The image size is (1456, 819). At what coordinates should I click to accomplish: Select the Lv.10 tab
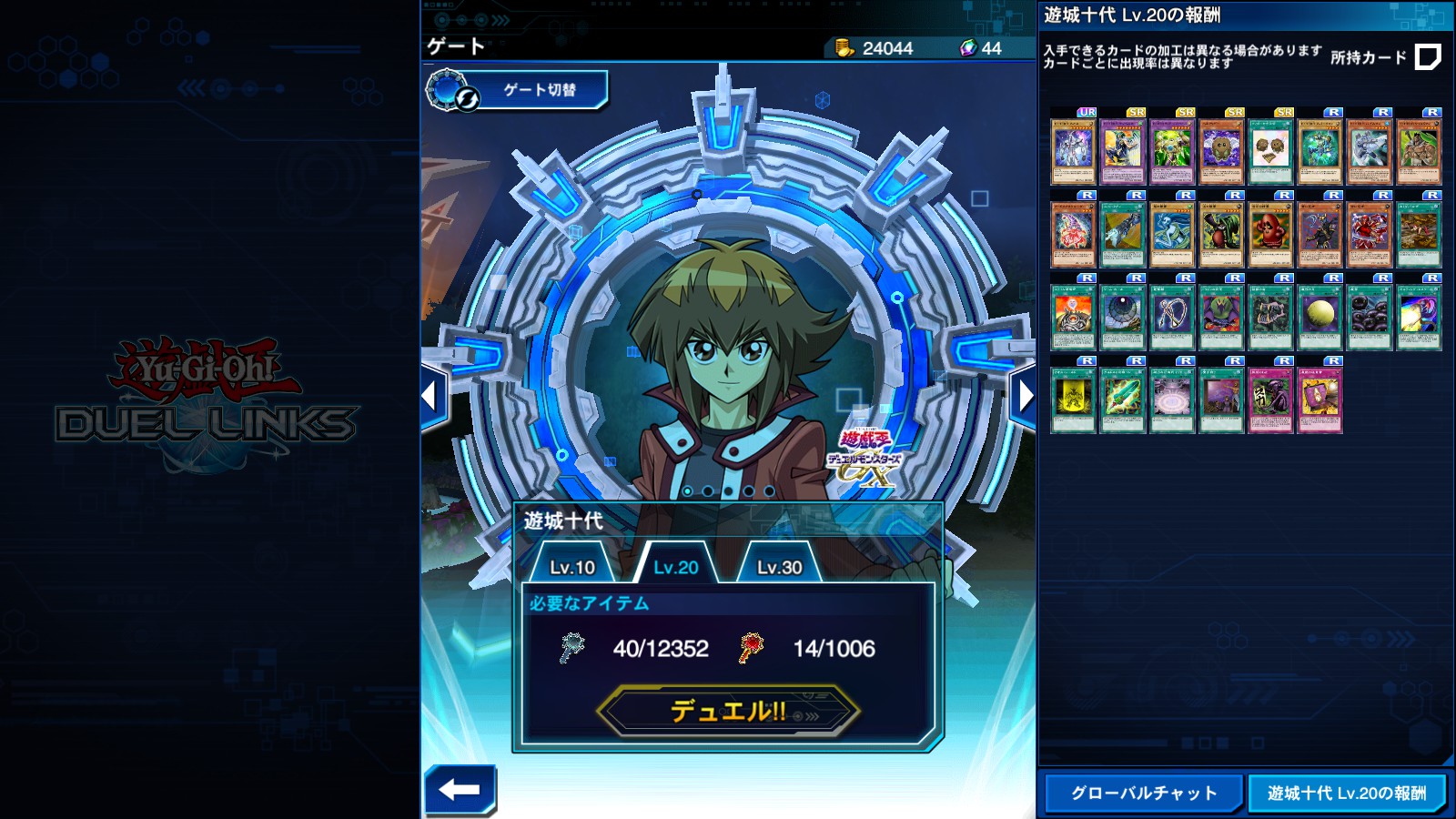(574, 566)
